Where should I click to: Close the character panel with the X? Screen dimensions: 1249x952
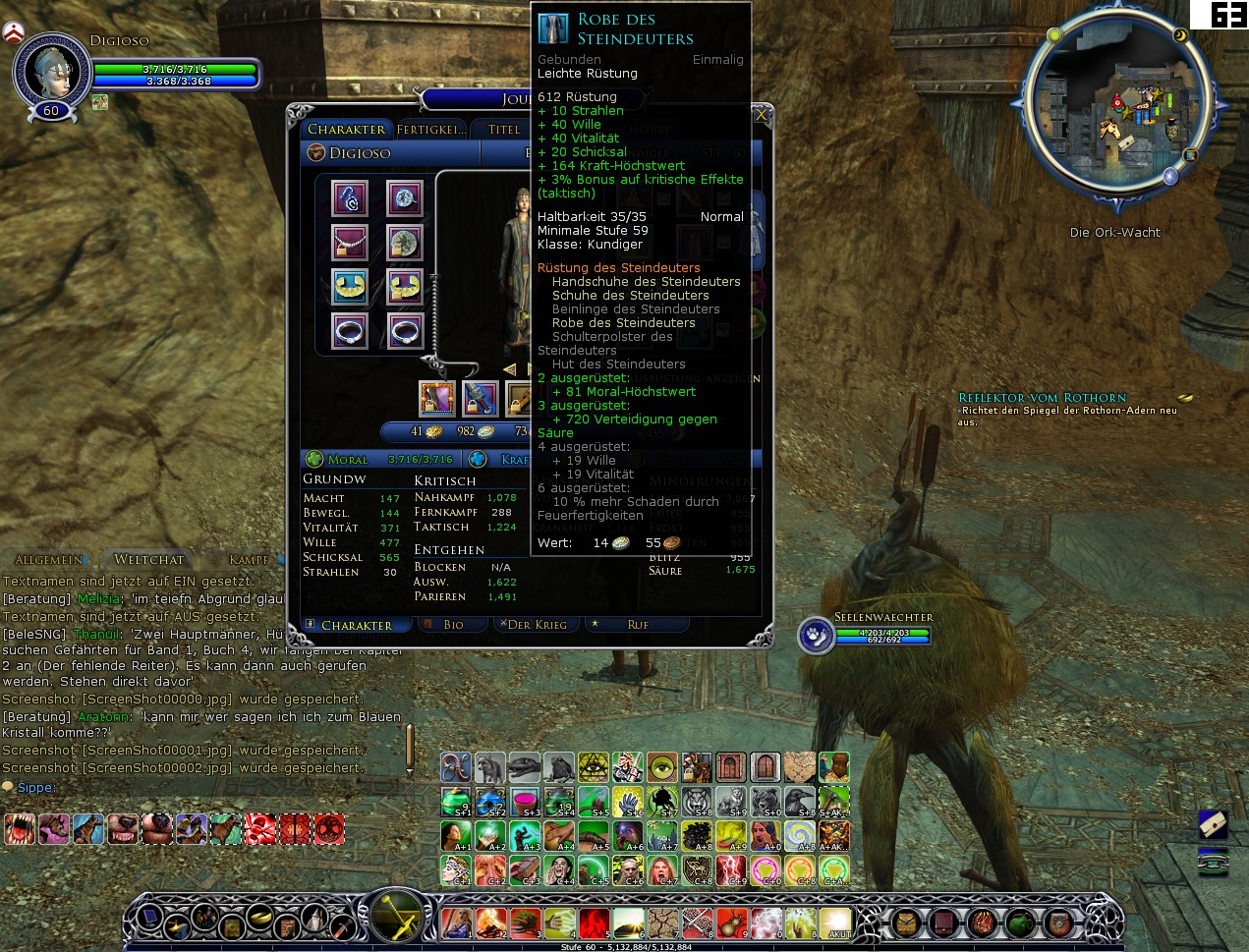[761, 116]
